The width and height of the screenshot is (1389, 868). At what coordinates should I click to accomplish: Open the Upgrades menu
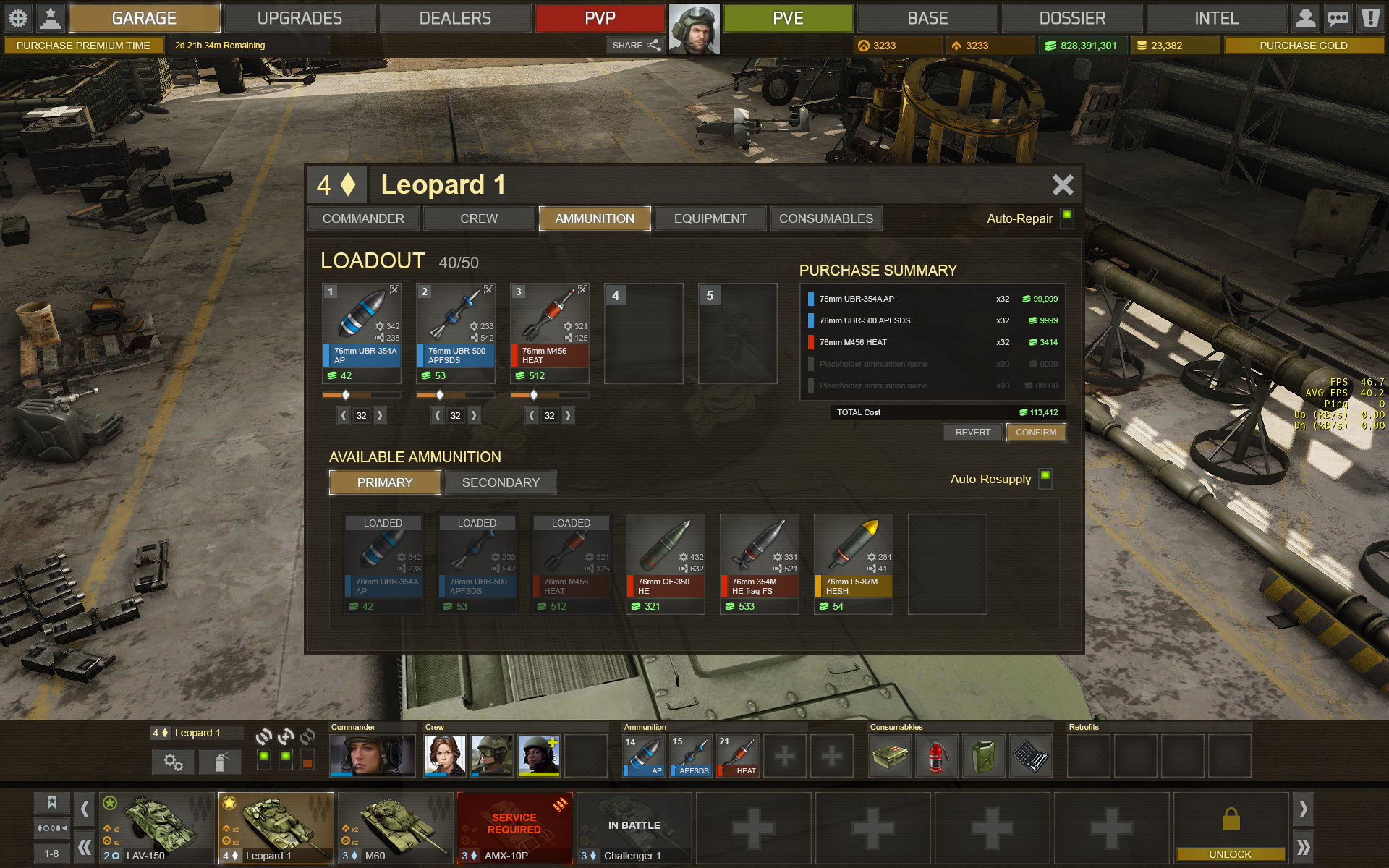(300, 18)
